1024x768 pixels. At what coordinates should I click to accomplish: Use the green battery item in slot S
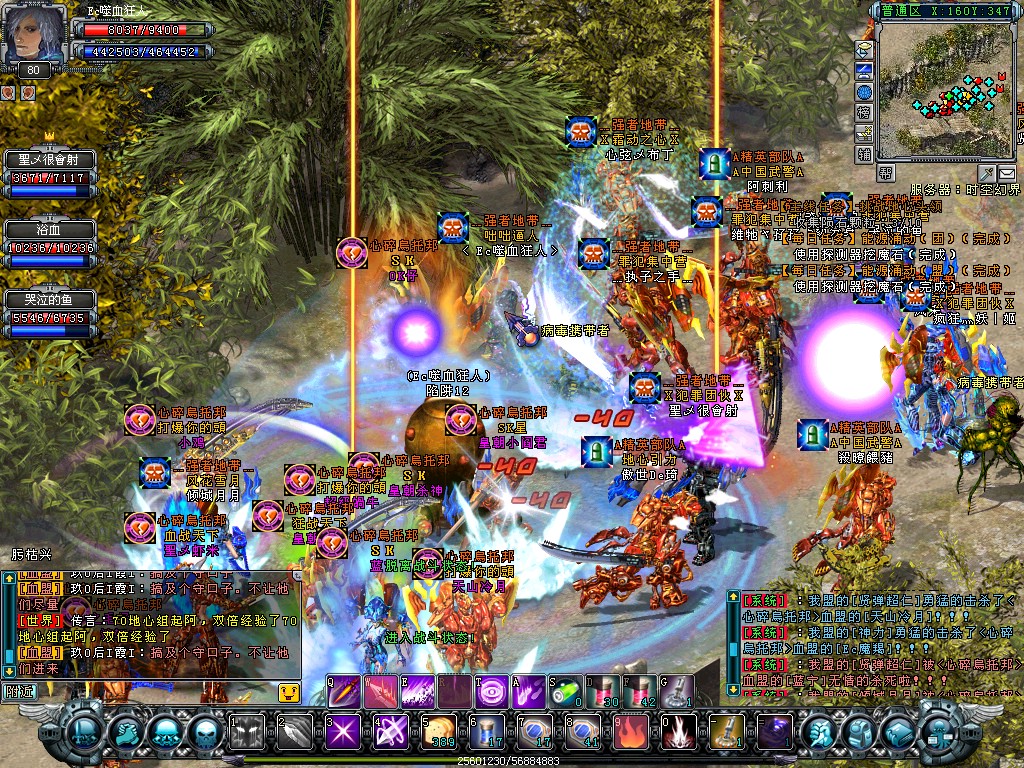566,691
